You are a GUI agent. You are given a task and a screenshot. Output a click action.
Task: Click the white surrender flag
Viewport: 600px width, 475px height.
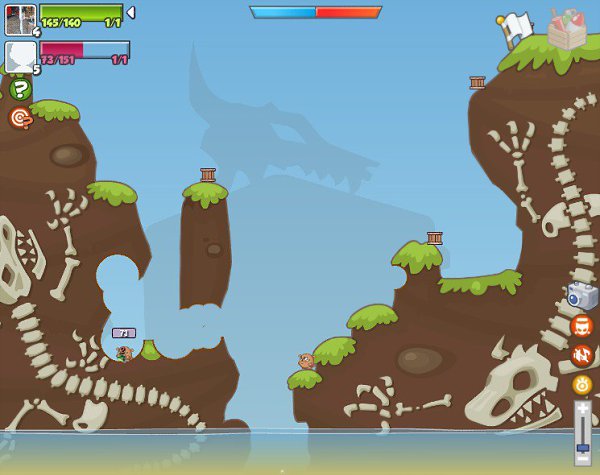point(515,28)
